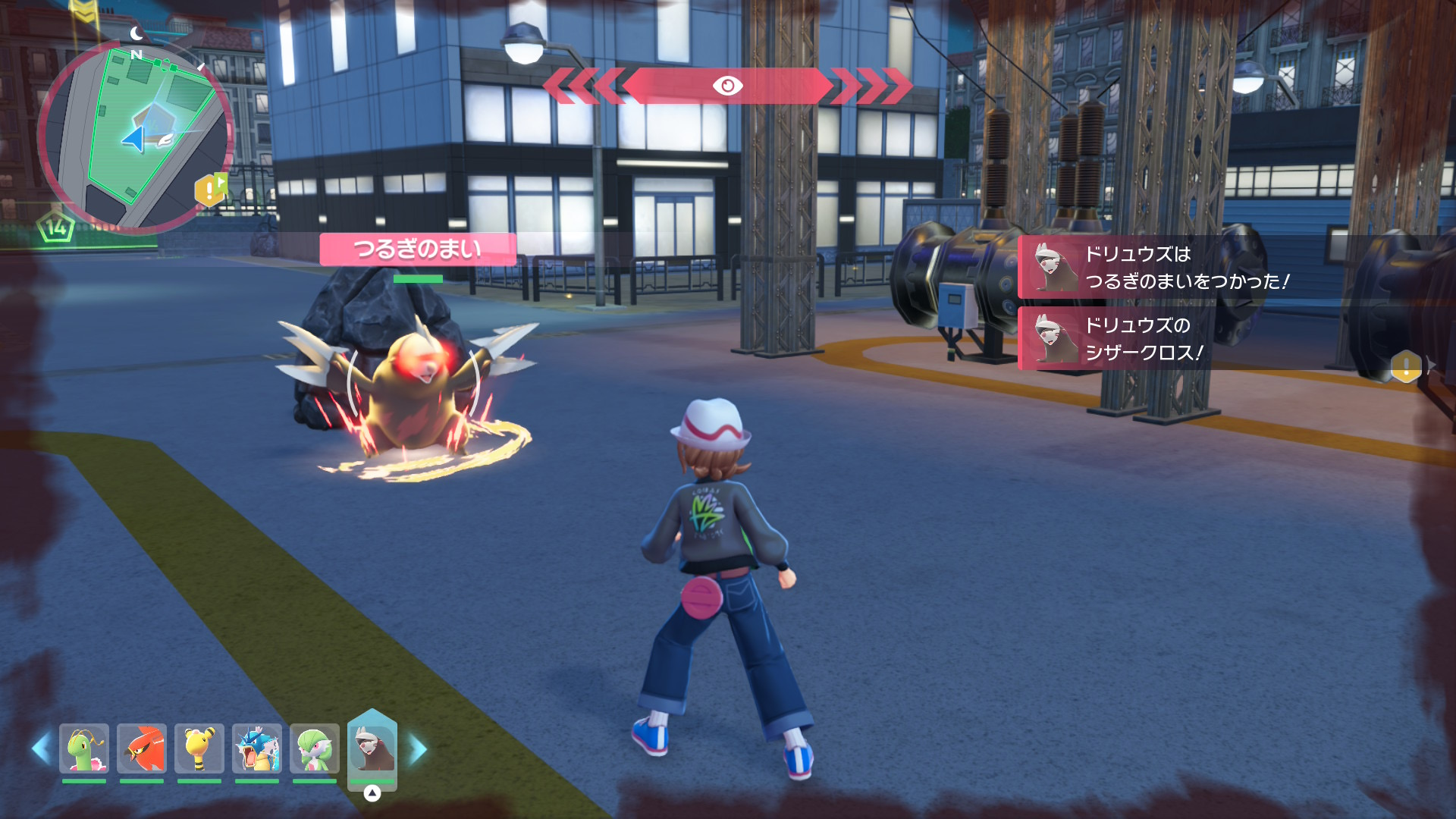Image resolution: width=1456 pixels, height=819 pixels.
Task: Click the party bar left arrow
Action: [x=41, y=748]
